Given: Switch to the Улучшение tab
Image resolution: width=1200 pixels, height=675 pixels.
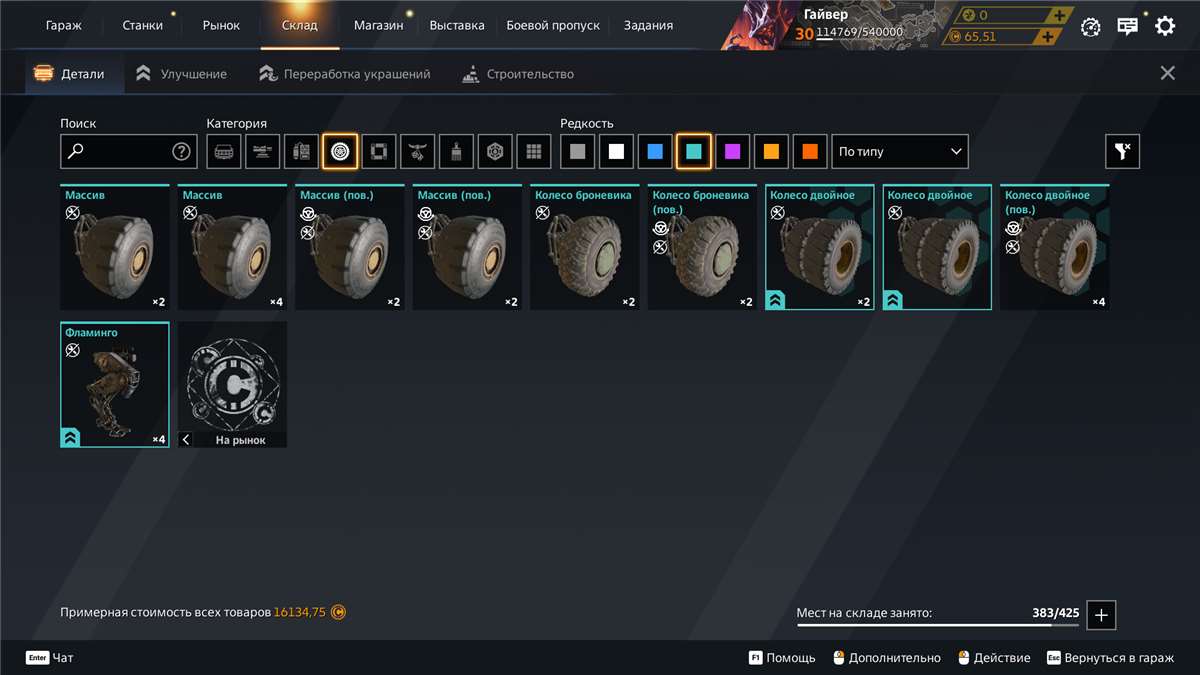Looking at the screenshot, I should click(x=182, y=74).
